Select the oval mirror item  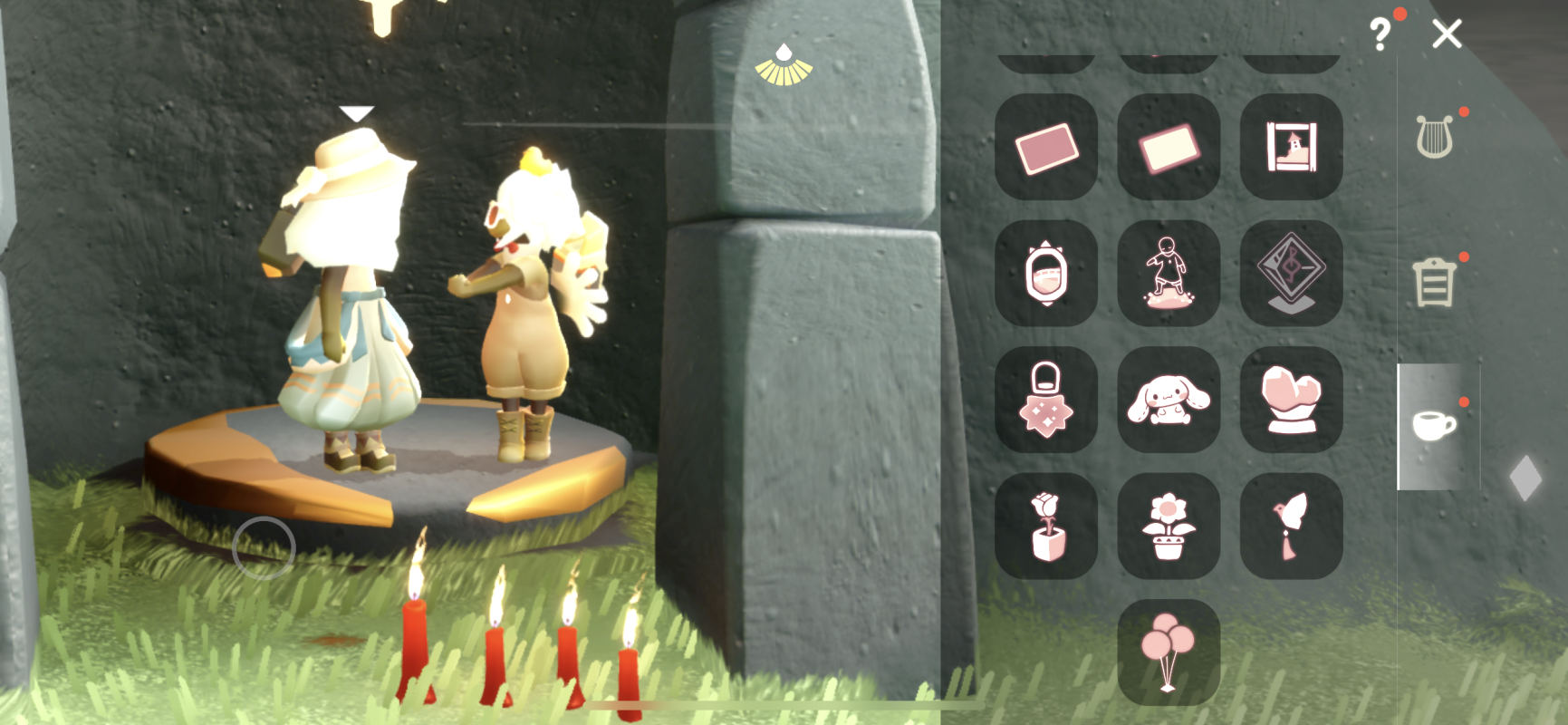[1046, 273]
